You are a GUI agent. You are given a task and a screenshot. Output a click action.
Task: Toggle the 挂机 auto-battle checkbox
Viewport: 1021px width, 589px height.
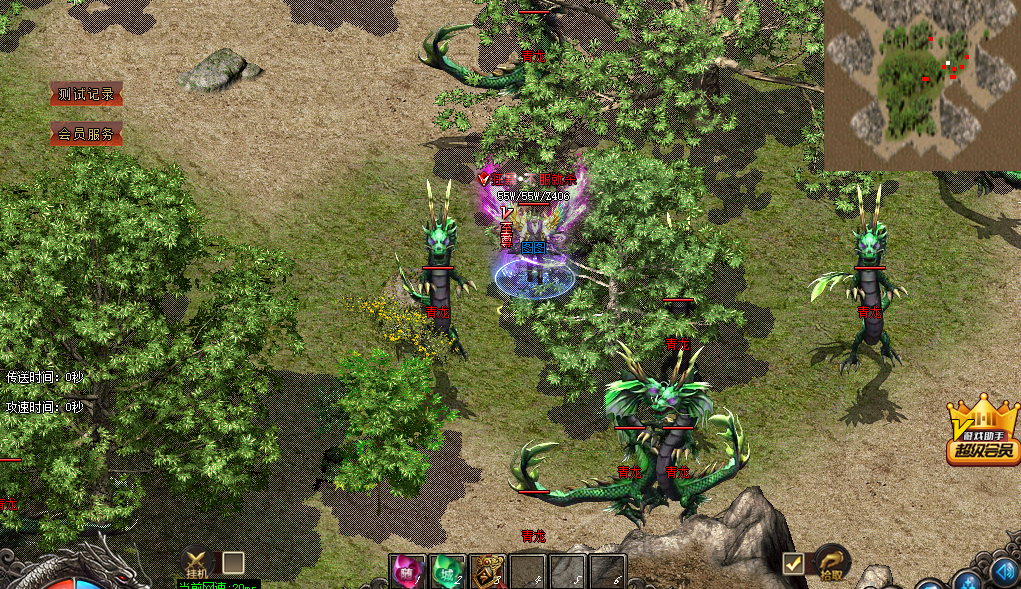point(233,563)
